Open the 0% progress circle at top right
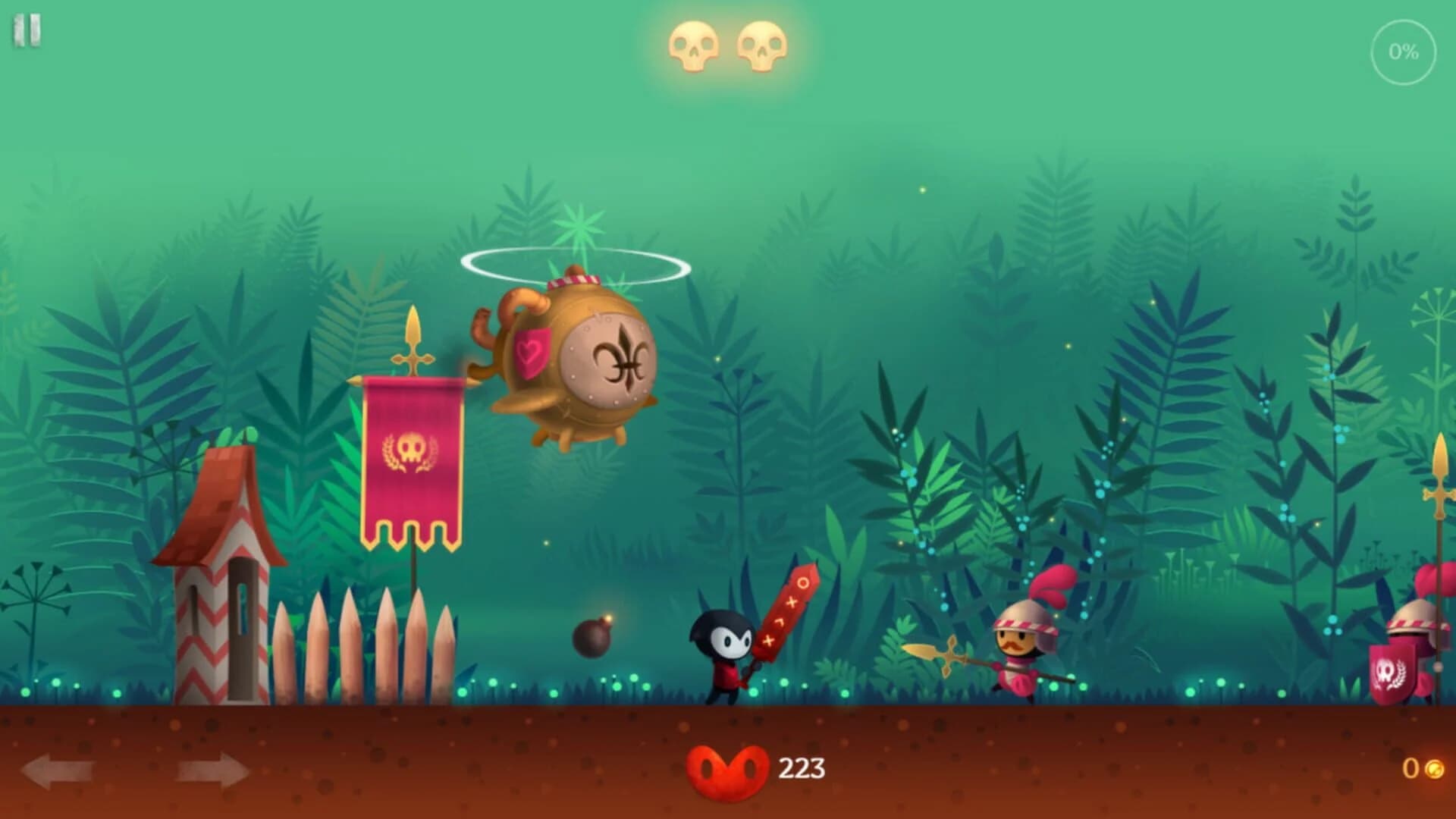The image size is (1456, 819). tap(1405, 52)
